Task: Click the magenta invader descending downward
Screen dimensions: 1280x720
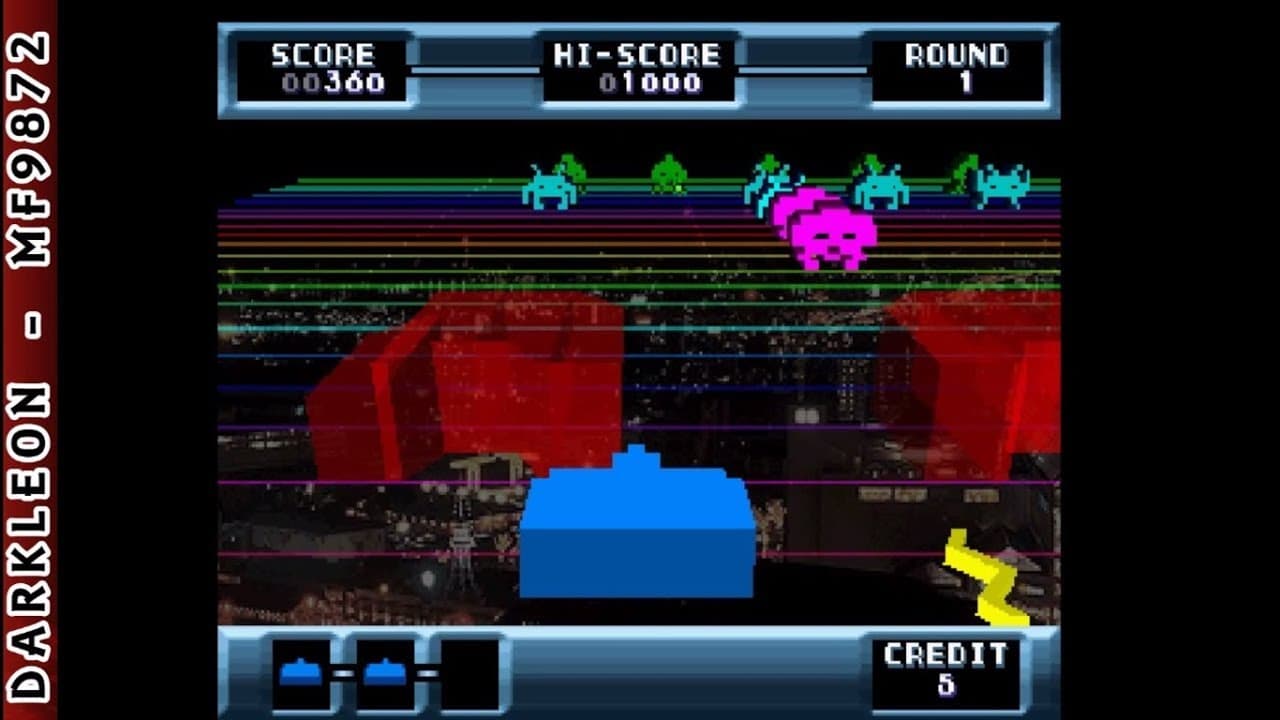Action: click(833, 240)
